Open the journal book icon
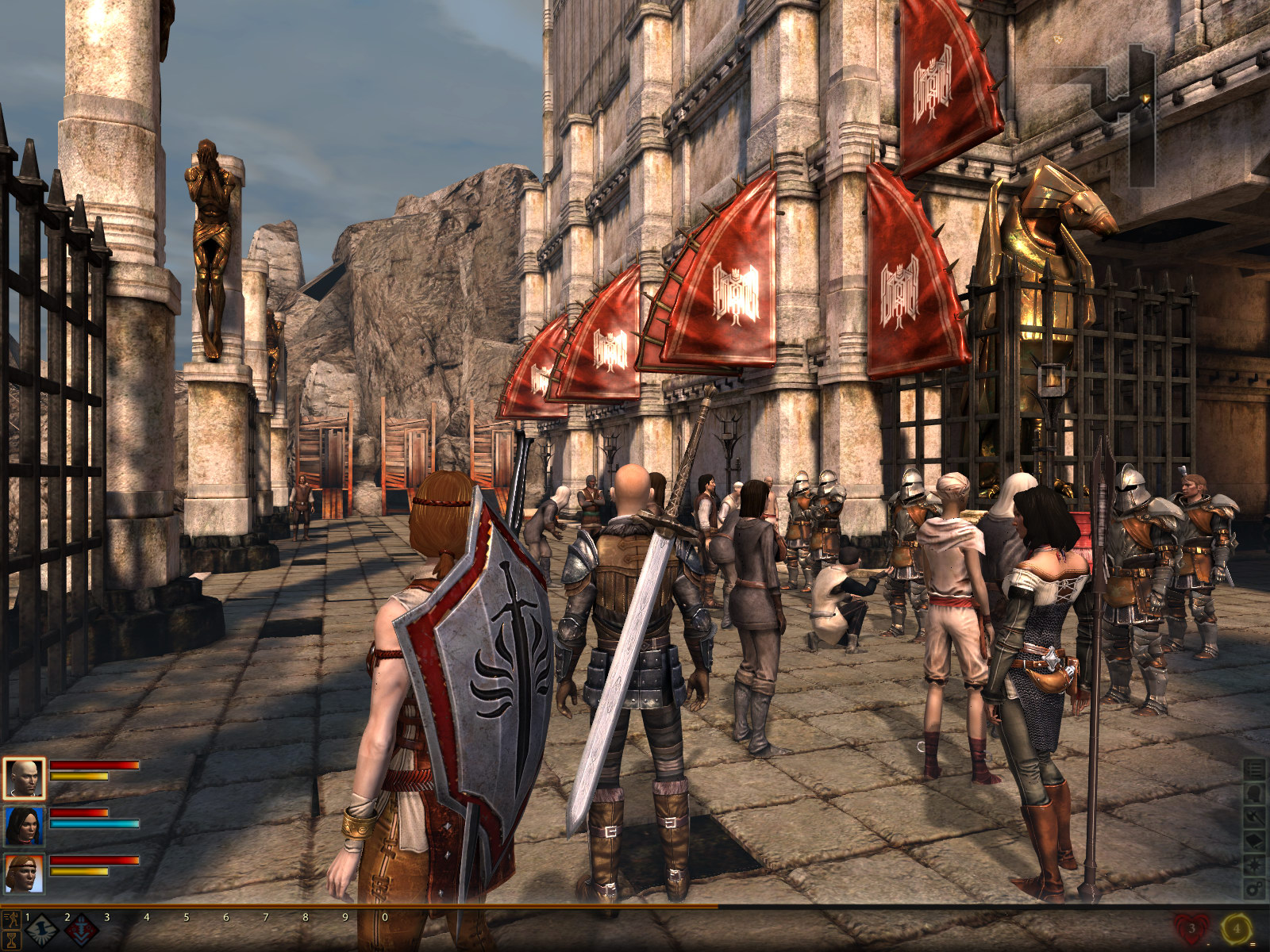The height and width of the screenshot is (952, 1270). (x=1255, y=840)
